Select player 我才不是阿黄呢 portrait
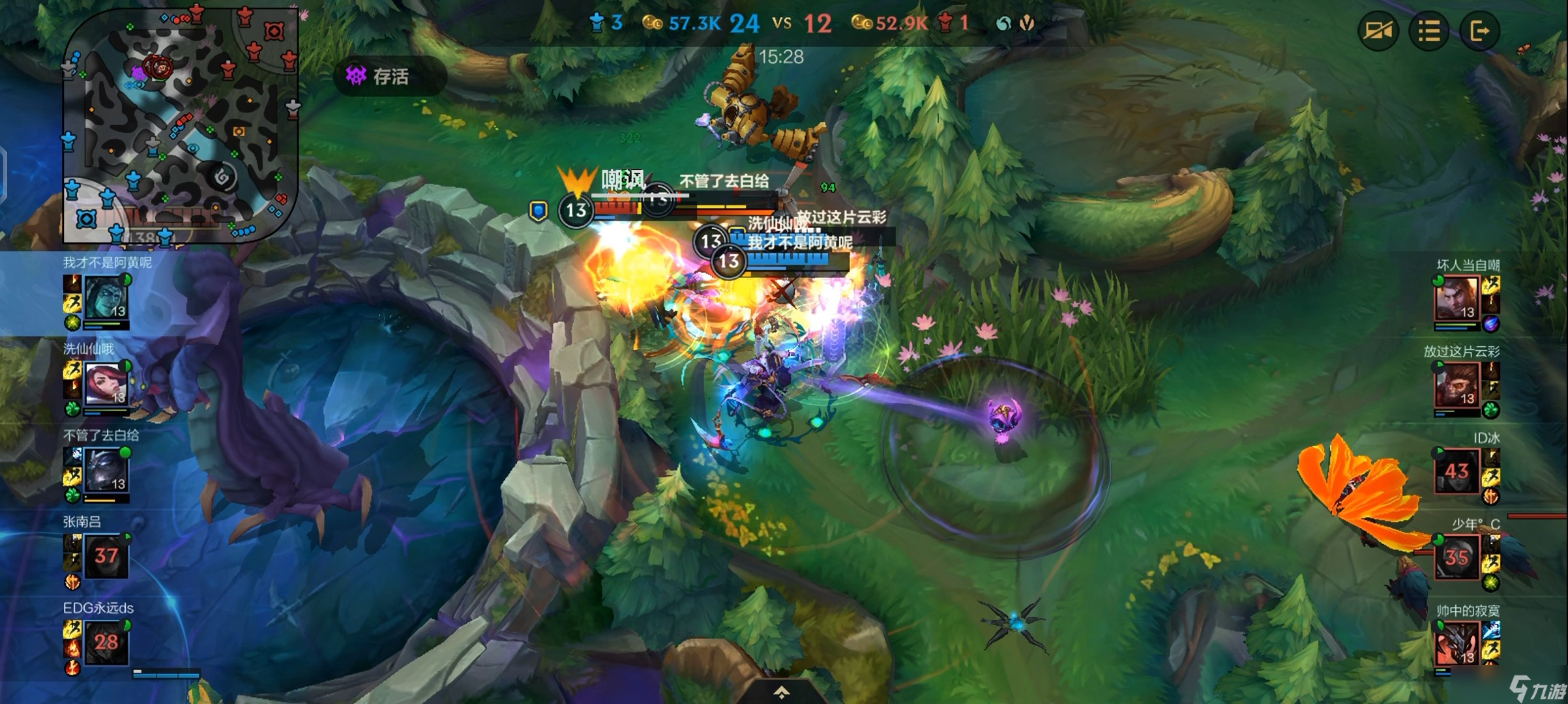Screen dimensions: 1568x704 click(x=106, y=298)
